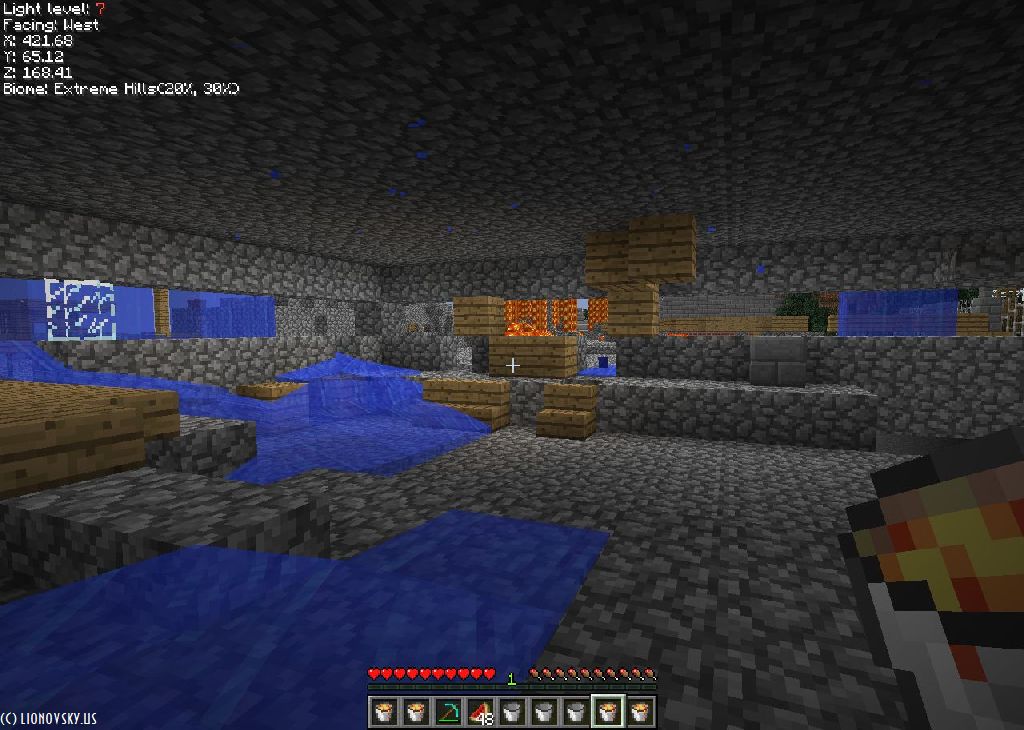Select the diamond pickaxe hotbar slot
Viewport: 1024px width, 730px height.
coord(448,711)
